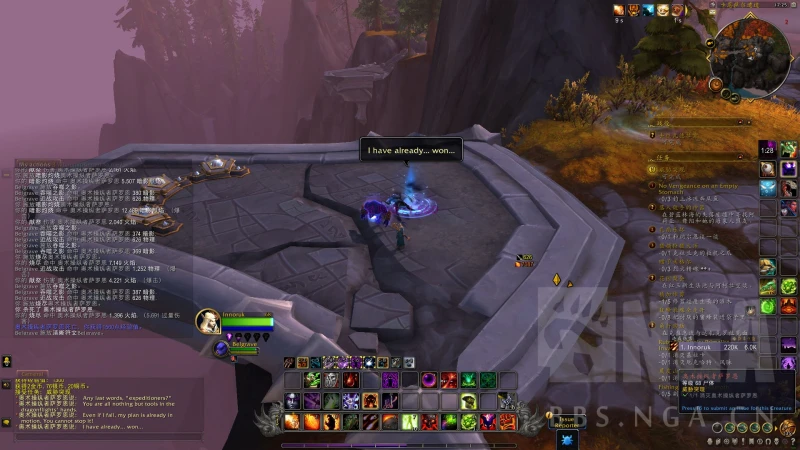Image resolution: width=800 pixels, height=450 pixels.
Task: Select the first buff icon showing 9 seconds
Action: pos(619,10)
